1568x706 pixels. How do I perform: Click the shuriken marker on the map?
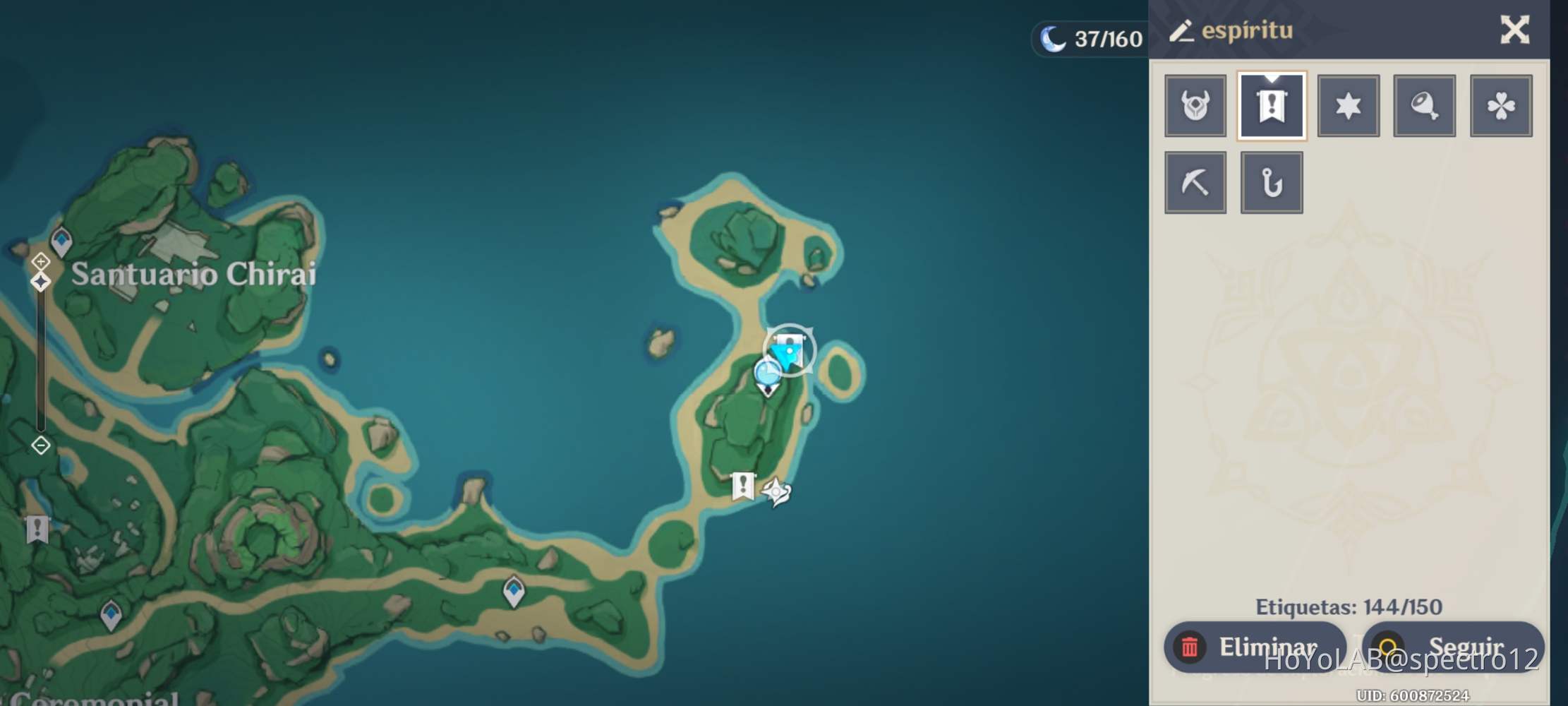tap(776, 490)
